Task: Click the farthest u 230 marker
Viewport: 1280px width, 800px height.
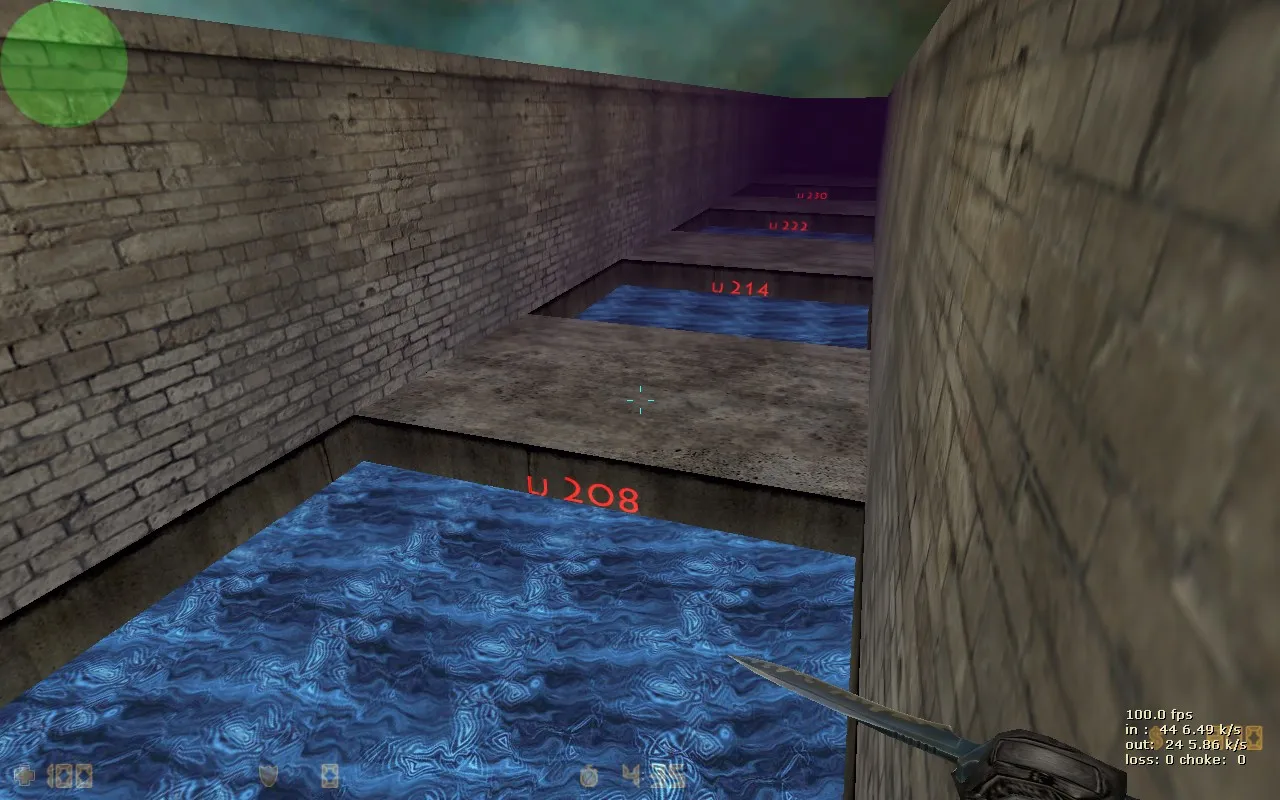Action: pos(810,195)
